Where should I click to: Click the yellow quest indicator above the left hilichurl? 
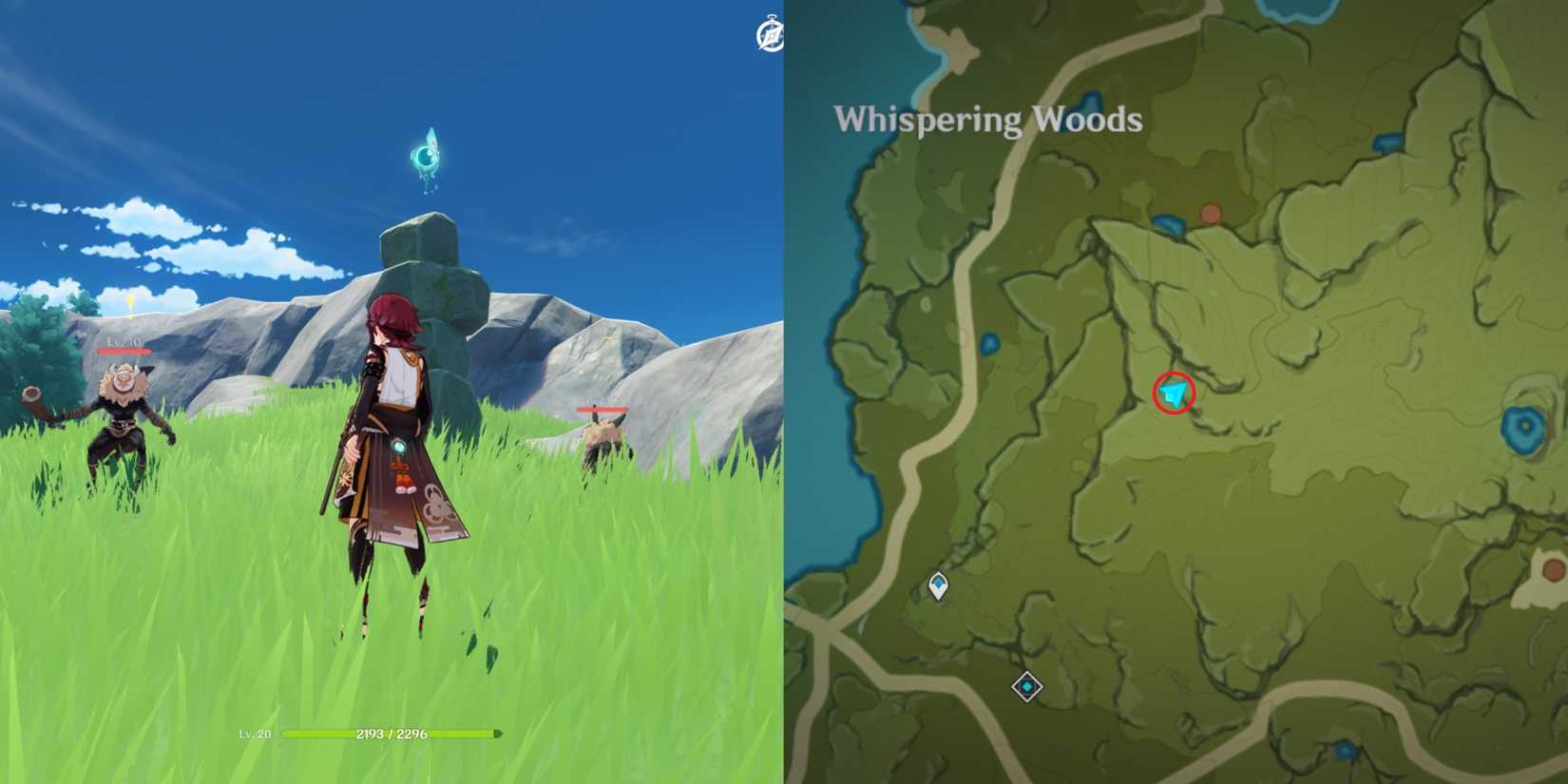128,302
